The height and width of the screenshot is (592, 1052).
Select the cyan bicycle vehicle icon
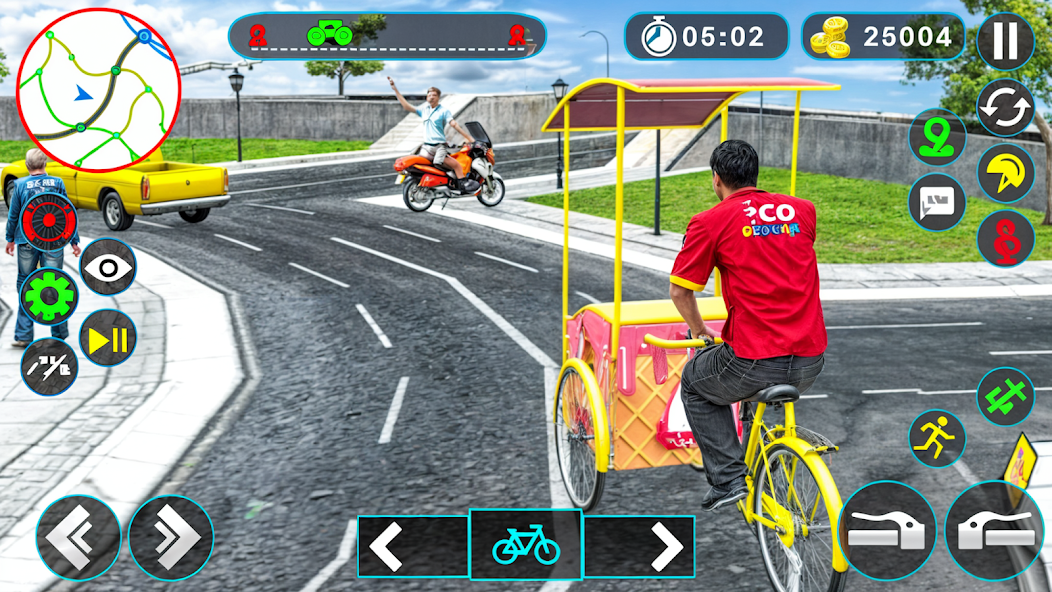(526, 545)
